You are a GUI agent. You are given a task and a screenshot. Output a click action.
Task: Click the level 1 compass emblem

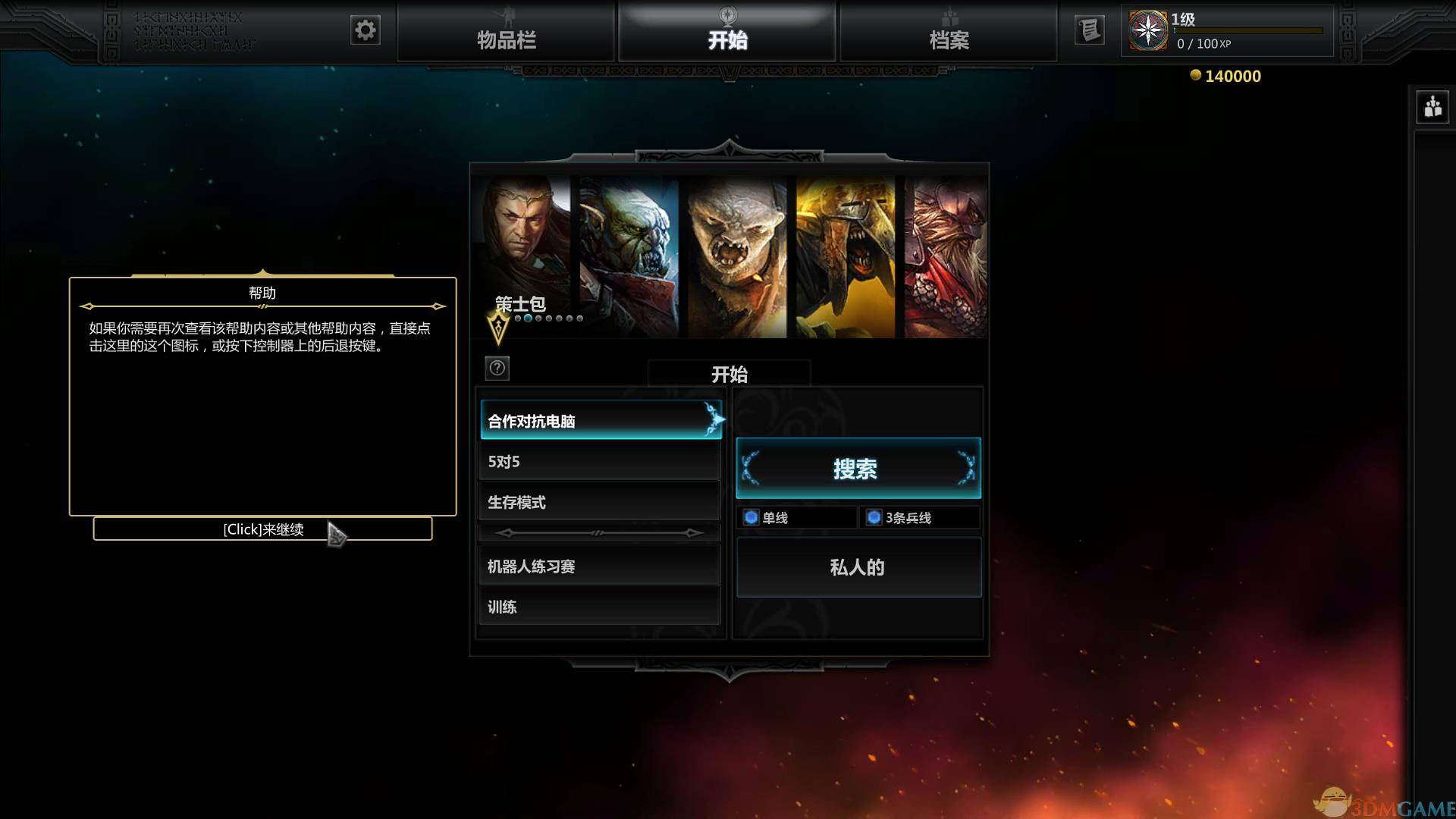(1147, 30)
